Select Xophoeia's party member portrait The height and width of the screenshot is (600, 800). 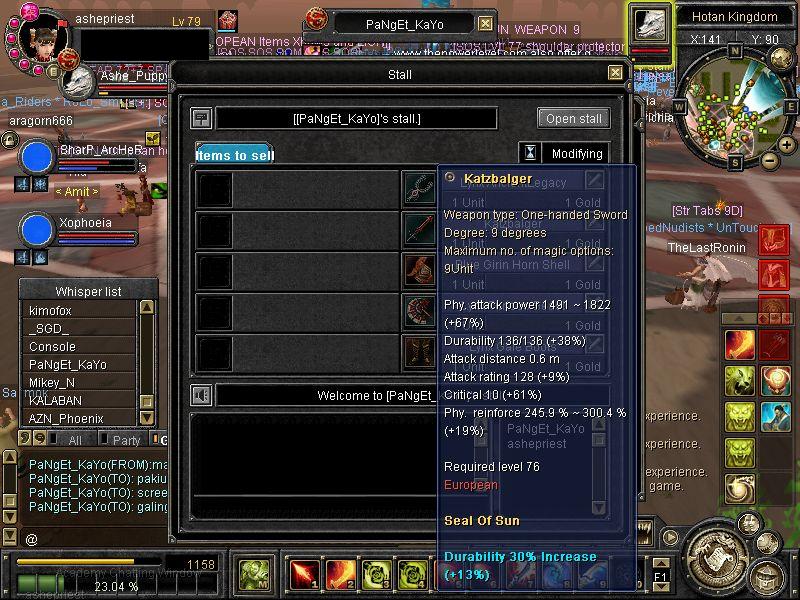[x=37, y=229]
